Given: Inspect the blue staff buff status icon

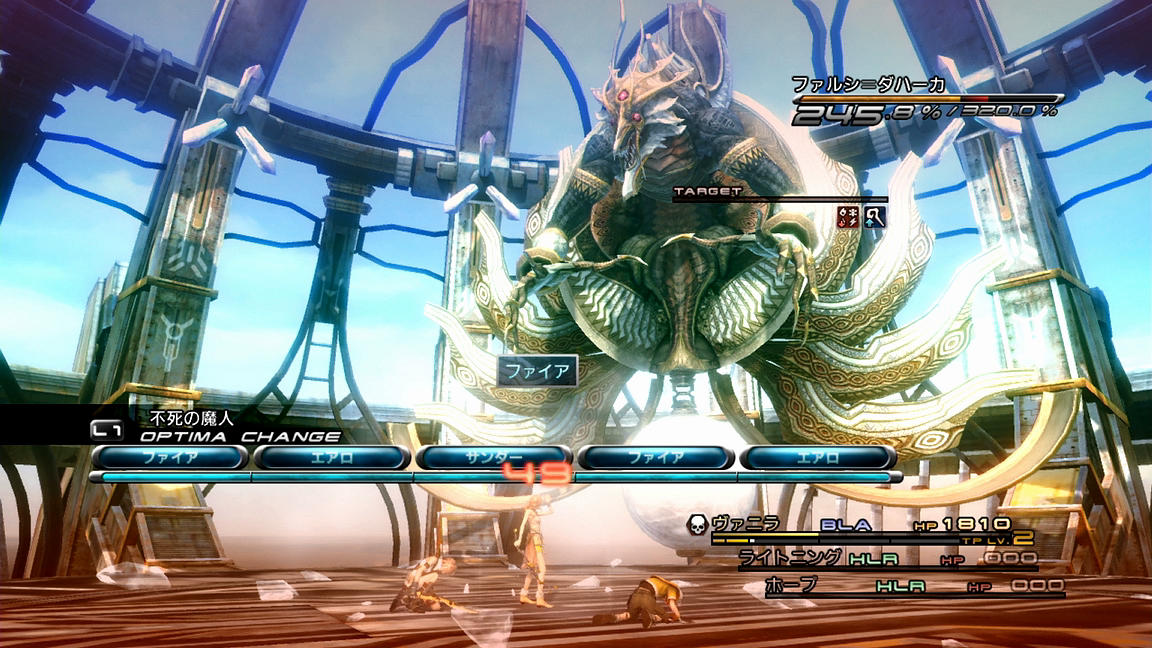Looking at the screenshot, I should 875,216.
